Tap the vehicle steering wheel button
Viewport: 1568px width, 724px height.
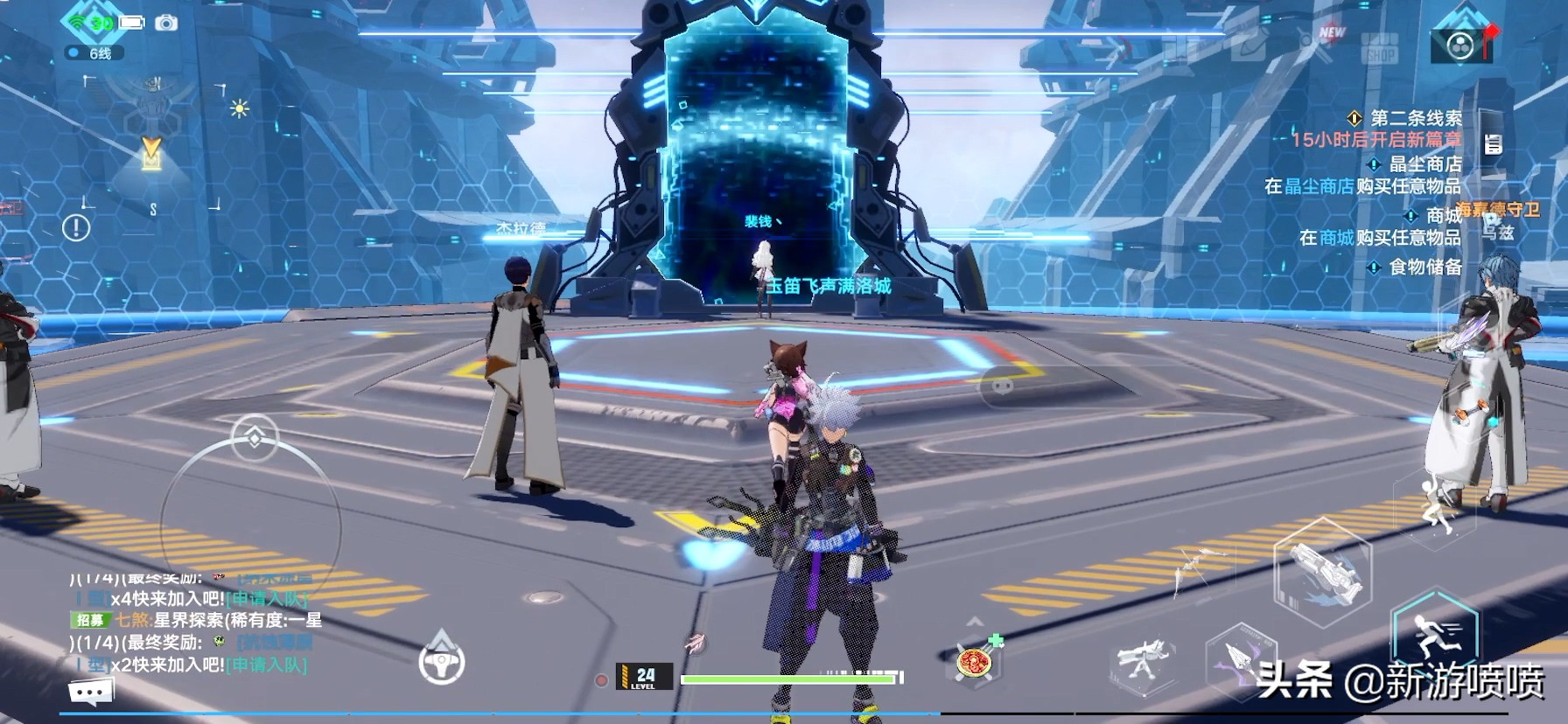tap(442, 664)
